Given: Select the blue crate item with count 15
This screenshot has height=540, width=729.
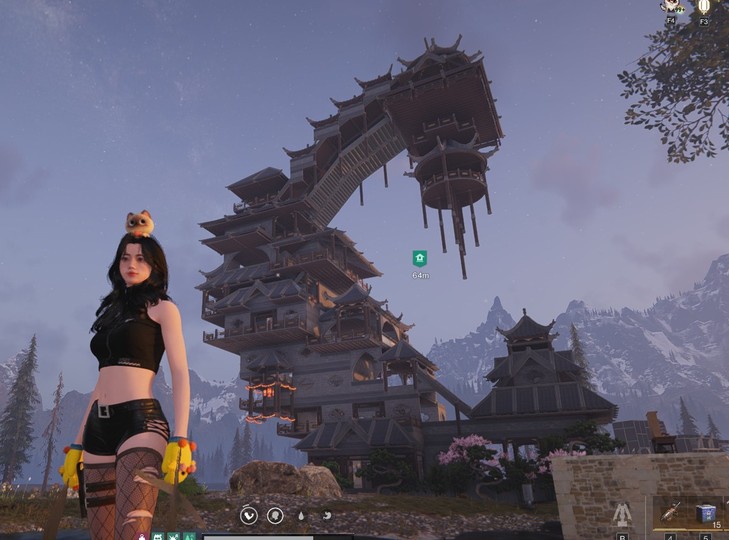Looking at the screenshot, I should (x=706, y=513).
